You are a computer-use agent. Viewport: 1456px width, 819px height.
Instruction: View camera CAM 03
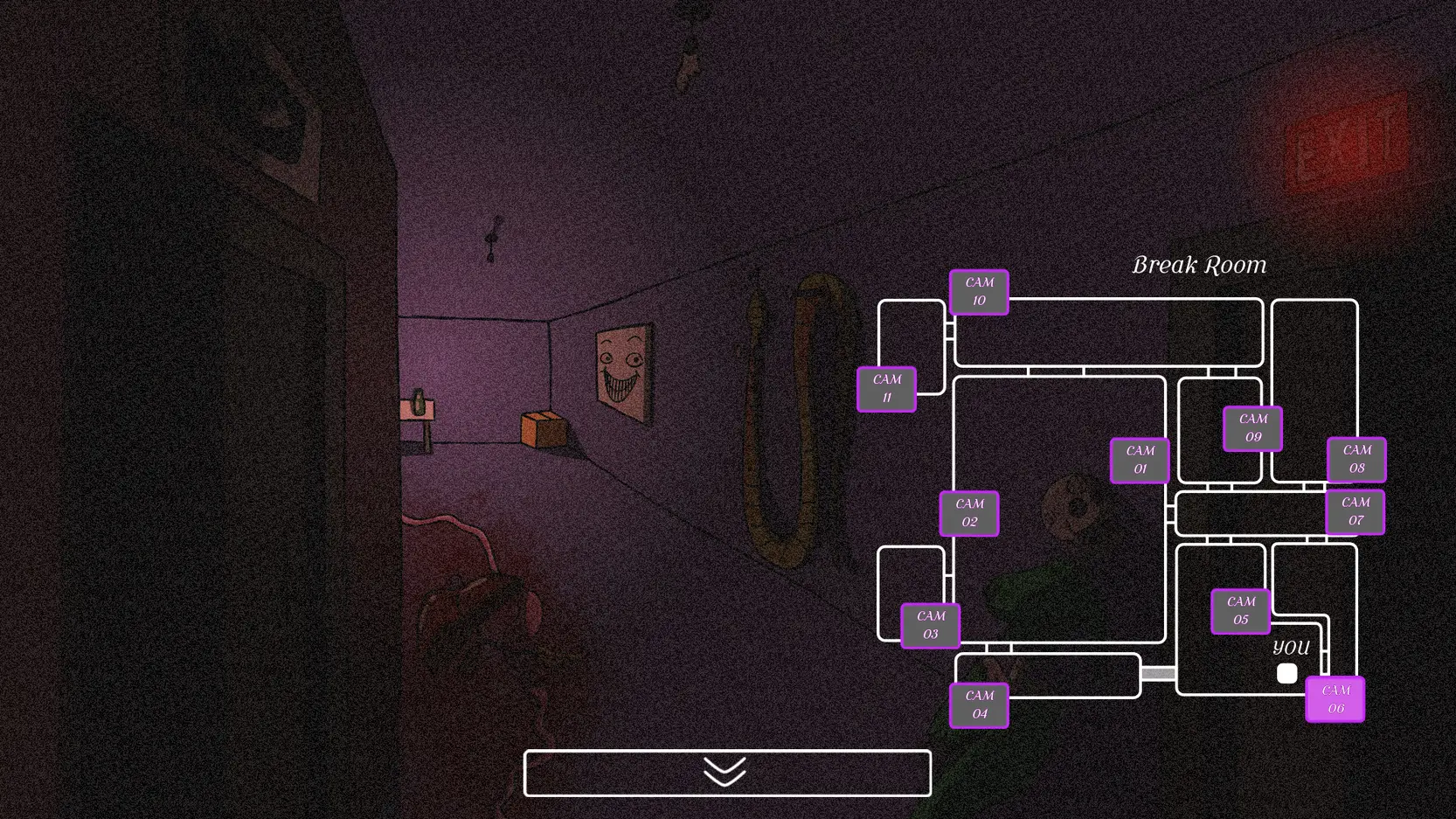931,625
